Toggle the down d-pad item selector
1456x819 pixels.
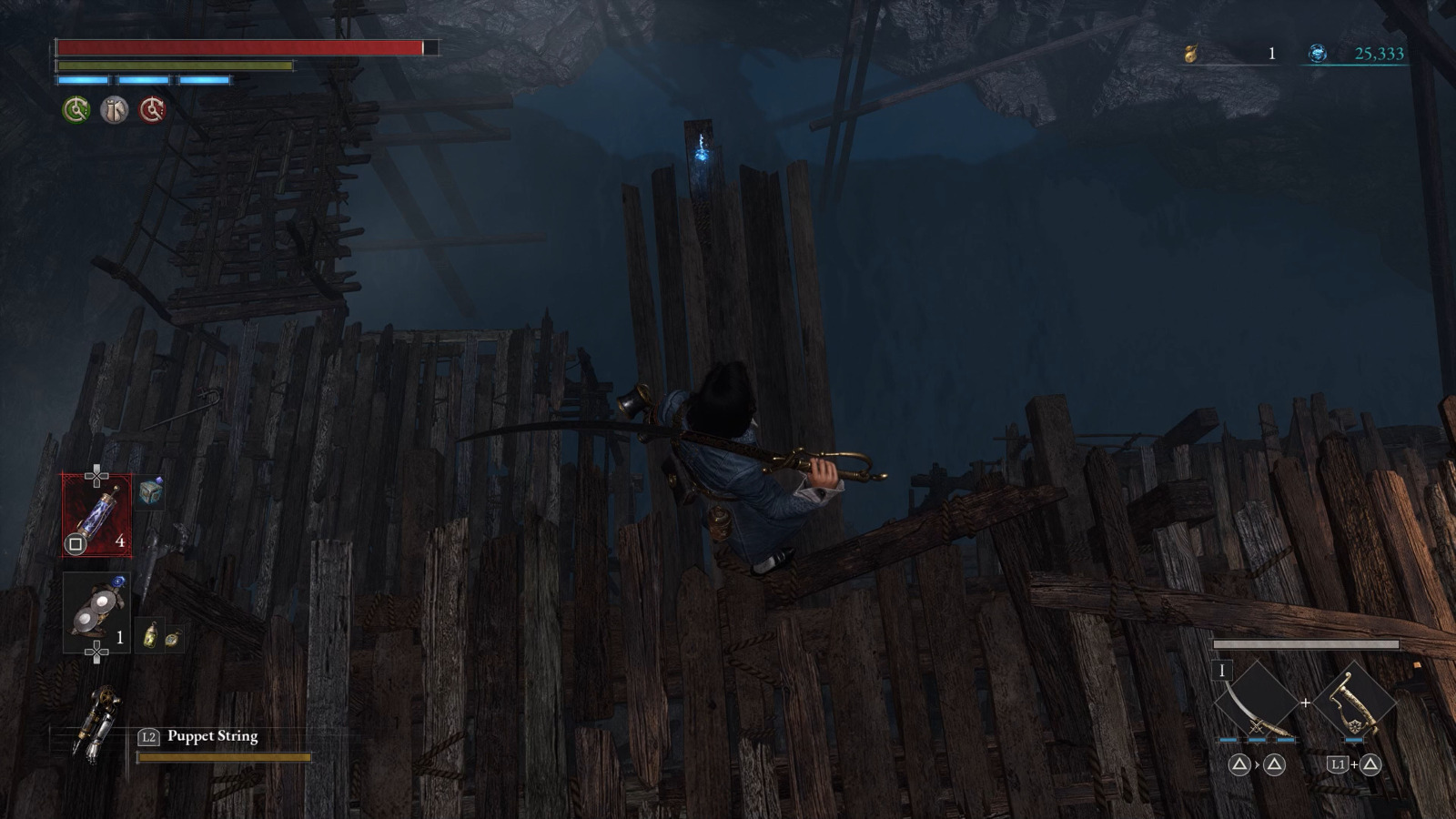[x=96, y=650]
